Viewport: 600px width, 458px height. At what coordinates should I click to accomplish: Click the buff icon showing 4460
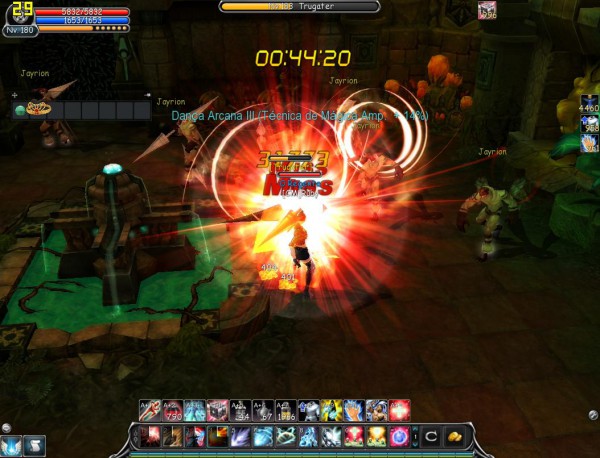click(x=589, y=104)
